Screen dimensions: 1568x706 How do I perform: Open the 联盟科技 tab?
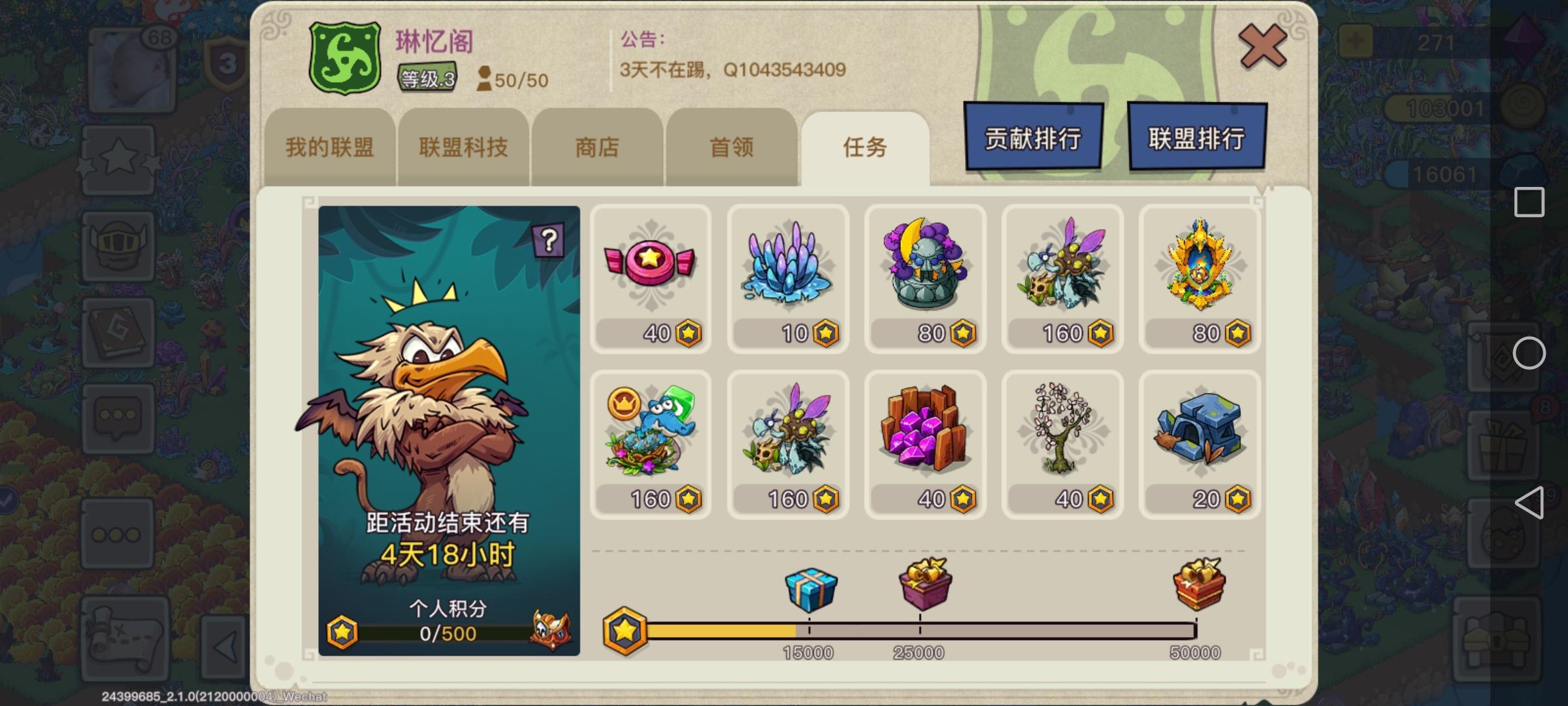tap(463, 148)
